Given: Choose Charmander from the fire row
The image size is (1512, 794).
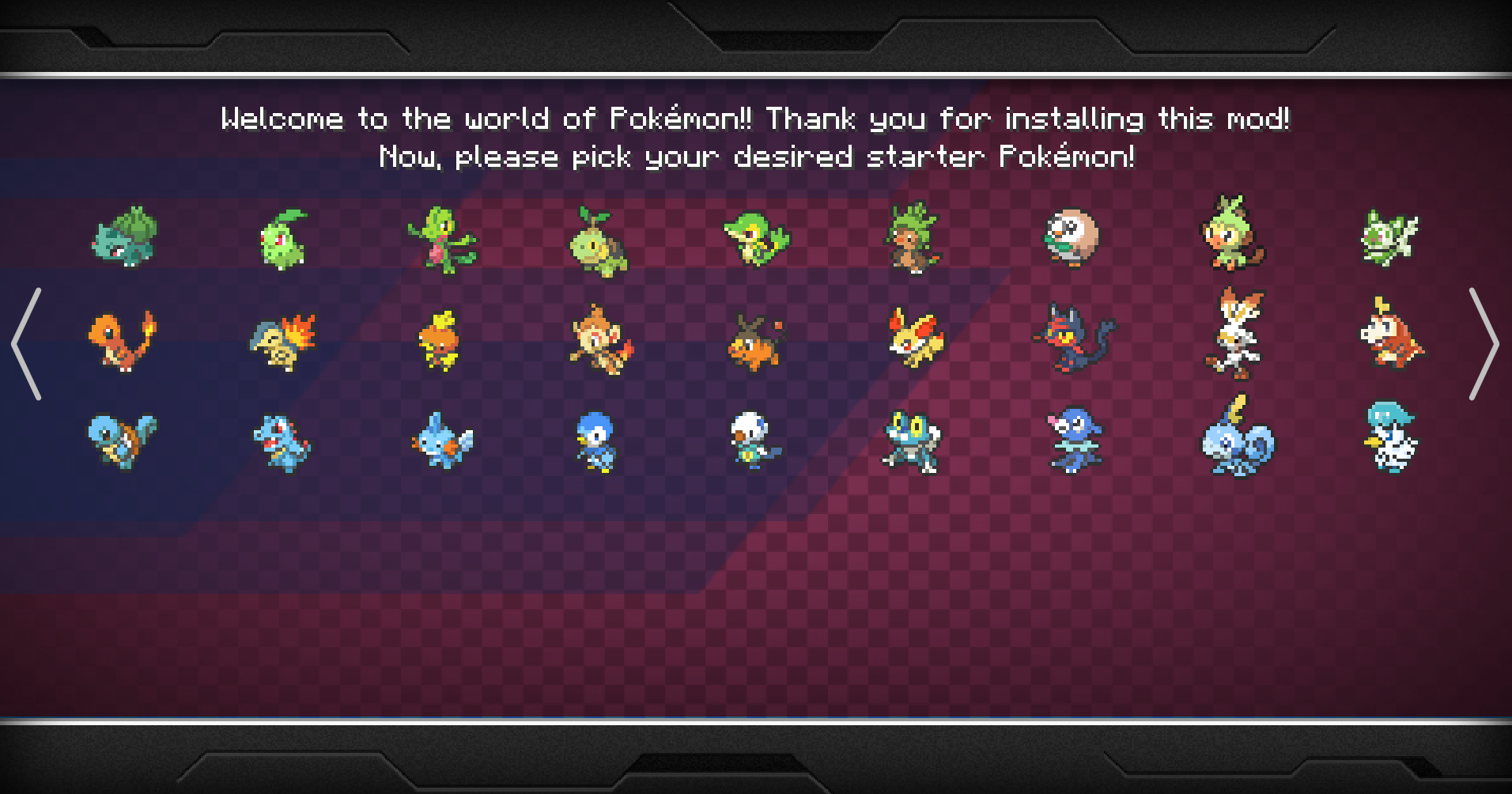Looking at the screenshot, I should click(x=124, y=342).
